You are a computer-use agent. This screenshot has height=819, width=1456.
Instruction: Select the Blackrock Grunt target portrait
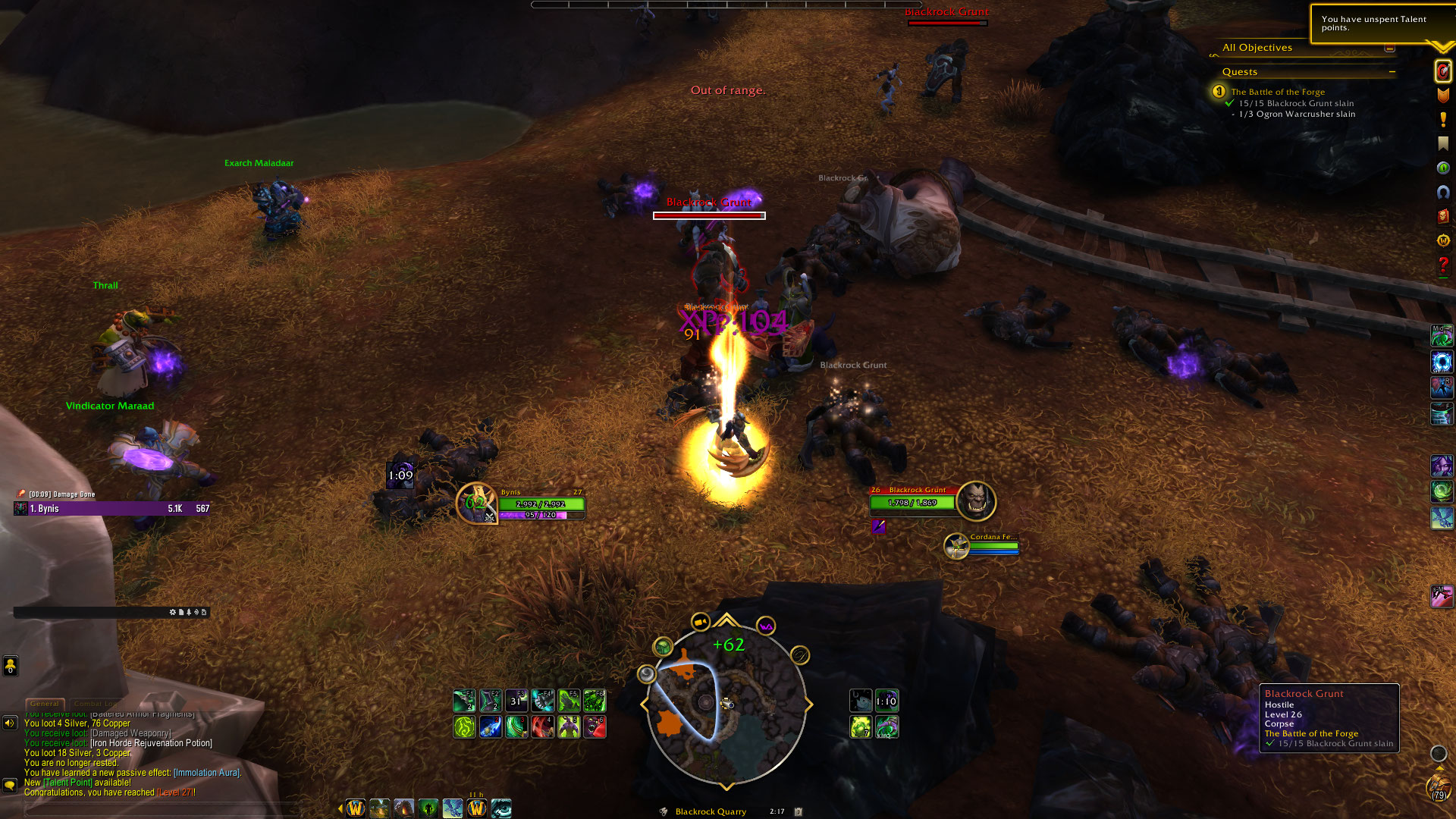pos(975,500)
